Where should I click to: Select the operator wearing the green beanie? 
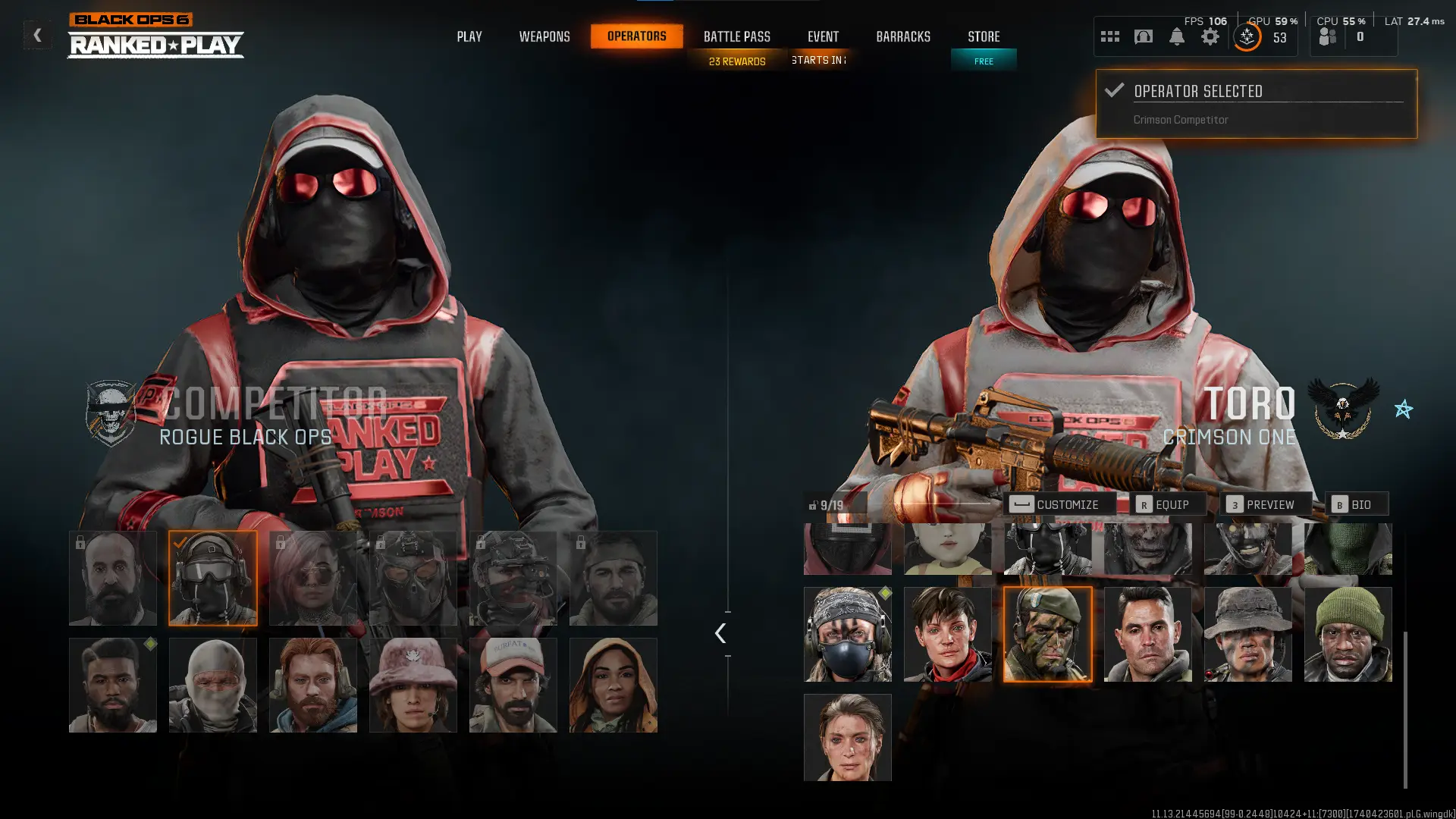coord(1348,633)
